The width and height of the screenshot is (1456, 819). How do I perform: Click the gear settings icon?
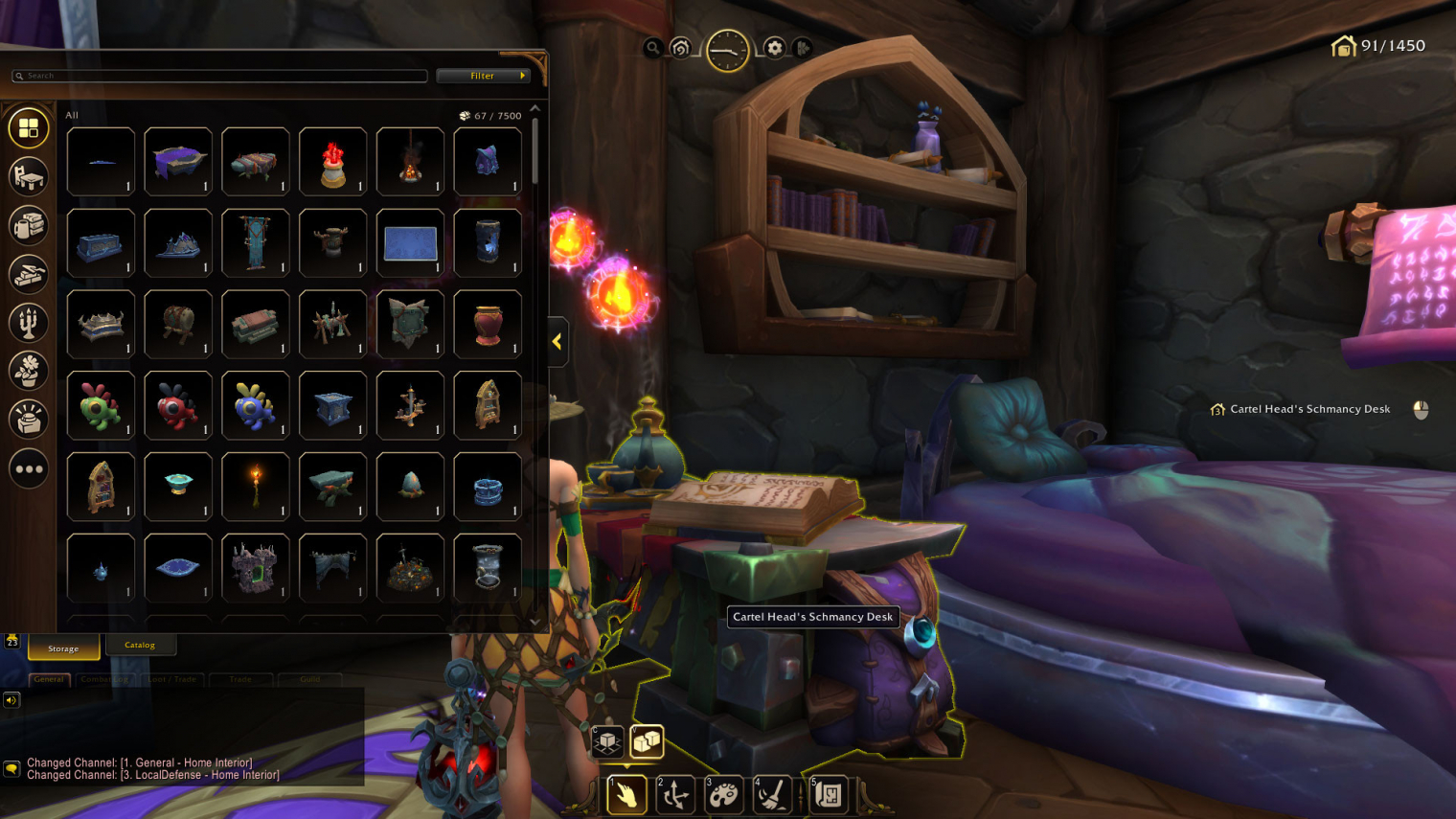(x=774, y=48)
